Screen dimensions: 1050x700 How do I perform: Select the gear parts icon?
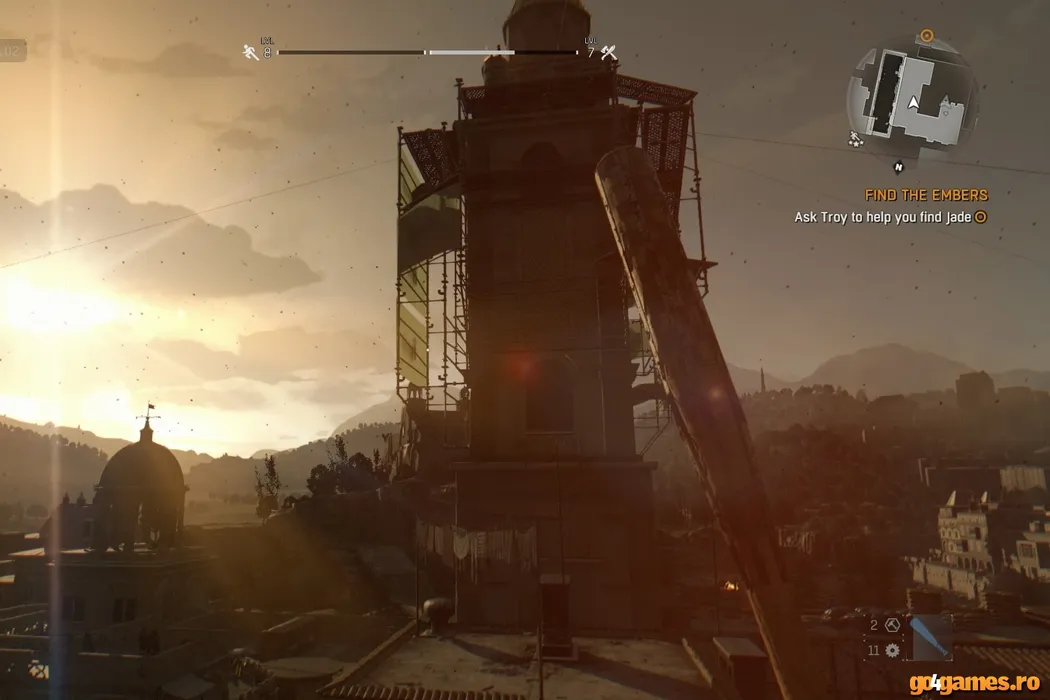coord(893,650)
